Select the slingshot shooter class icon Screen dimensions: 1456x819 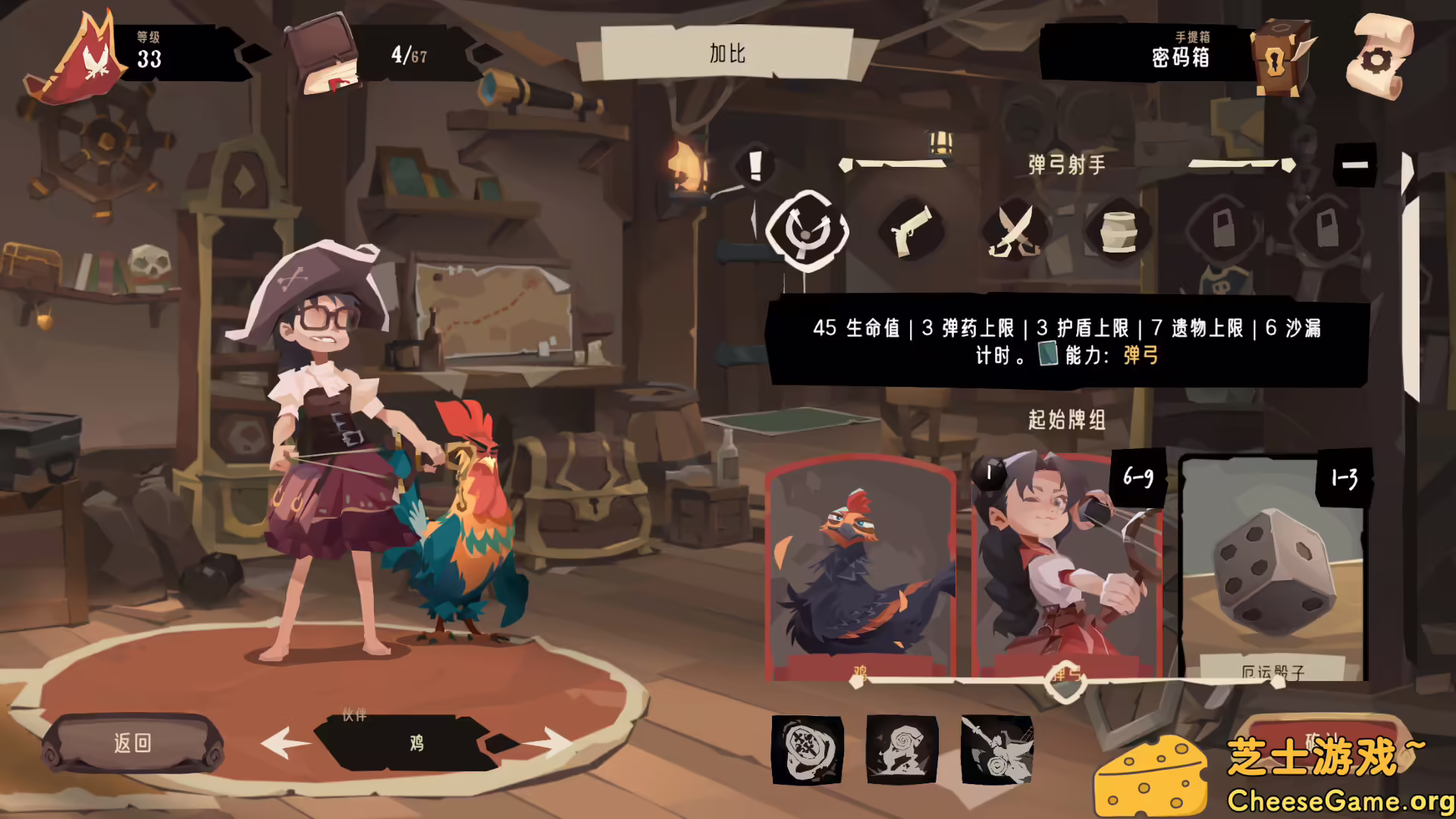tap(808, 230)
